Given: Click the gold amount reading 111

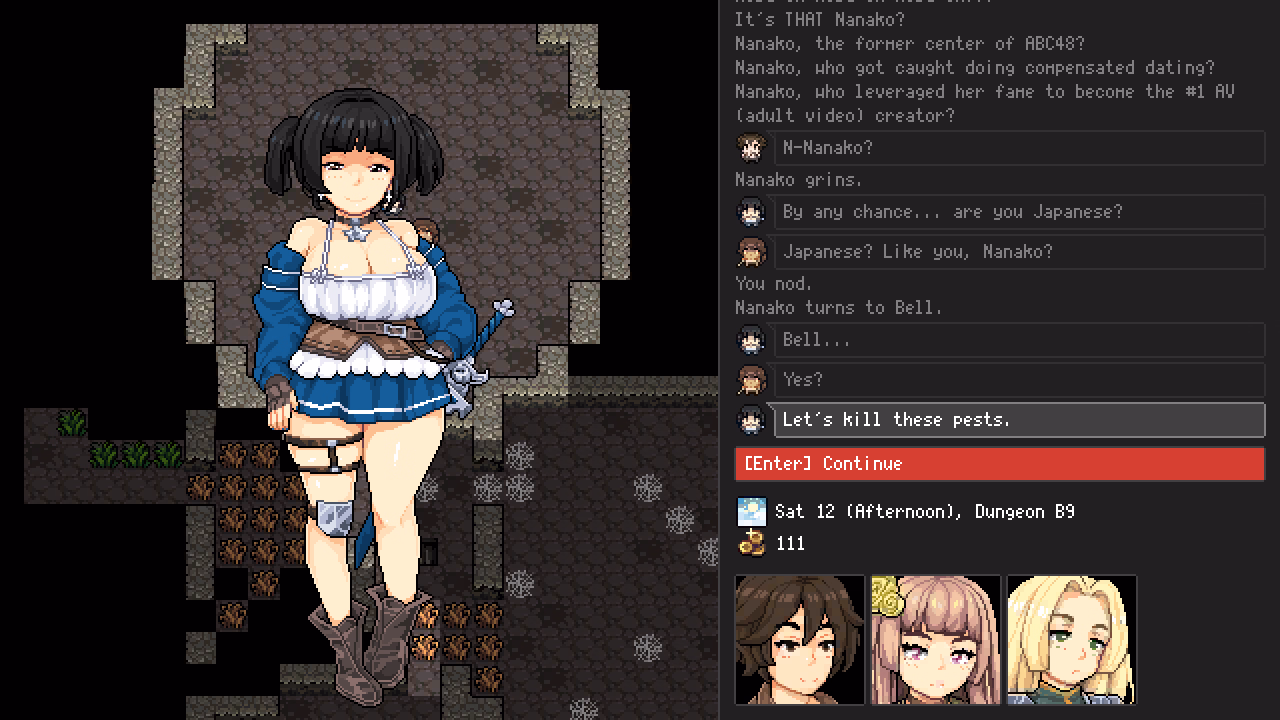Looking at the screenshot, I should click(x=791, y=543).
